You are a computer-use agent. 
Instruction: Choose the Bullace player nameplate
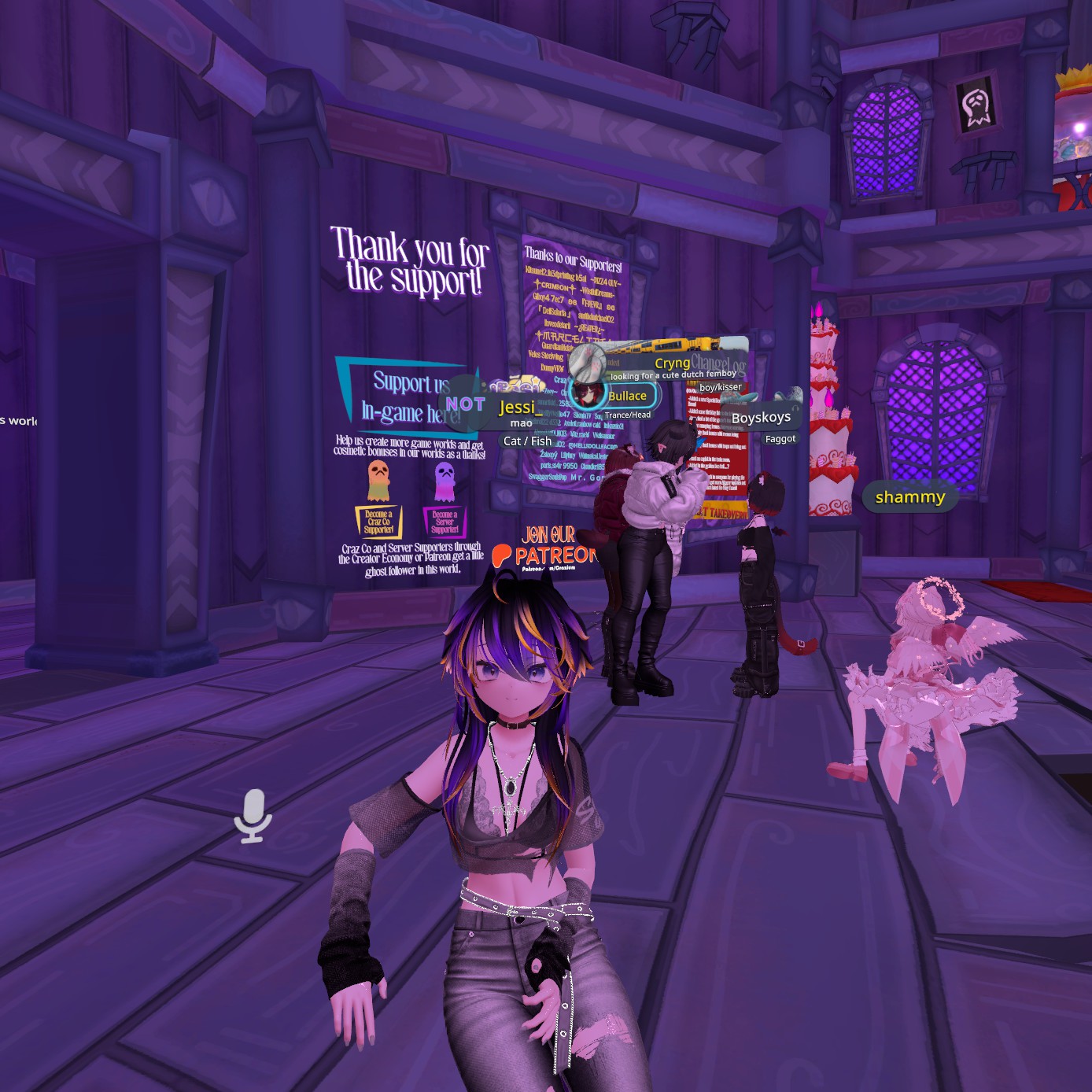tap(626, 396)
